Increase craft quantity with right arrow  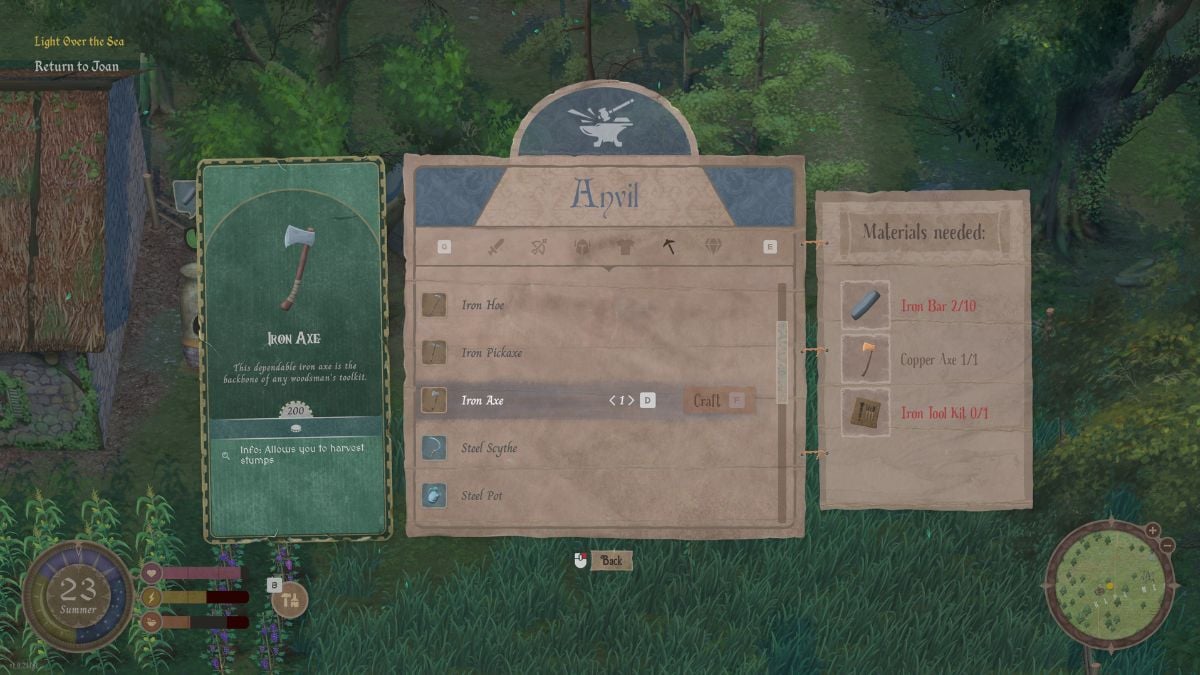tap(631, 401)
